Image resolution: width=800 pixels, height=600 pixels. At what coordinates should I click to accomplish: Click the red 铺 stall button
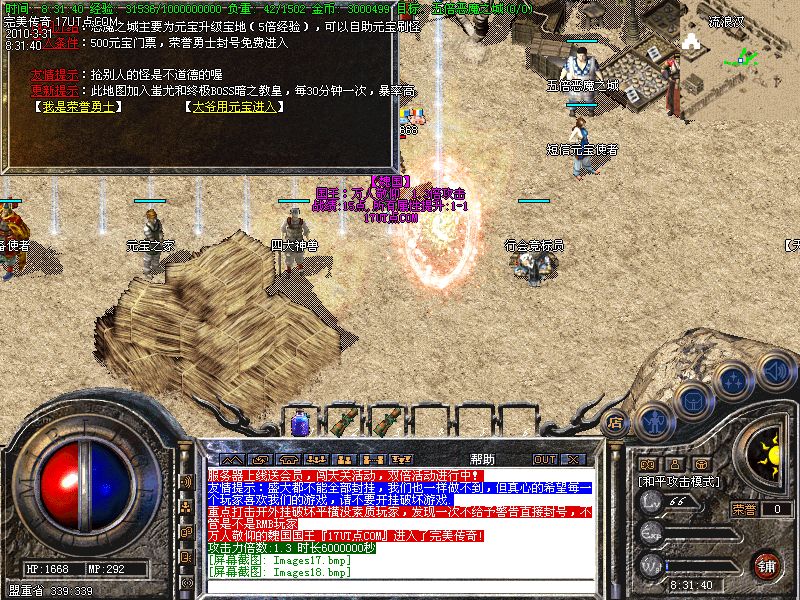click(767, 566)
